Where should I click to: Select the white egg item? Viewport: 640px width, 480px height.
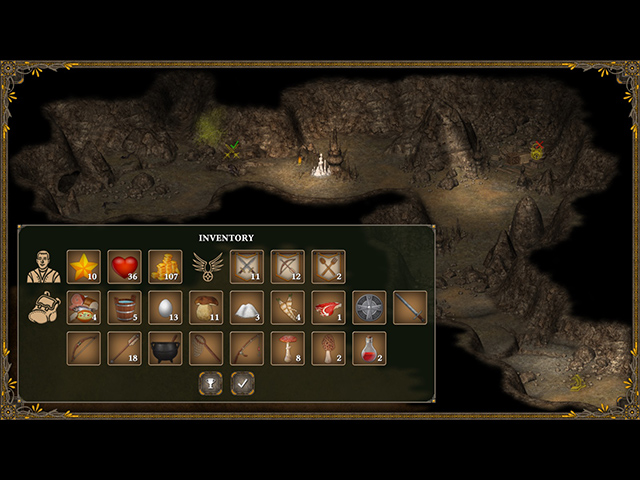click(x=166, y=308)
